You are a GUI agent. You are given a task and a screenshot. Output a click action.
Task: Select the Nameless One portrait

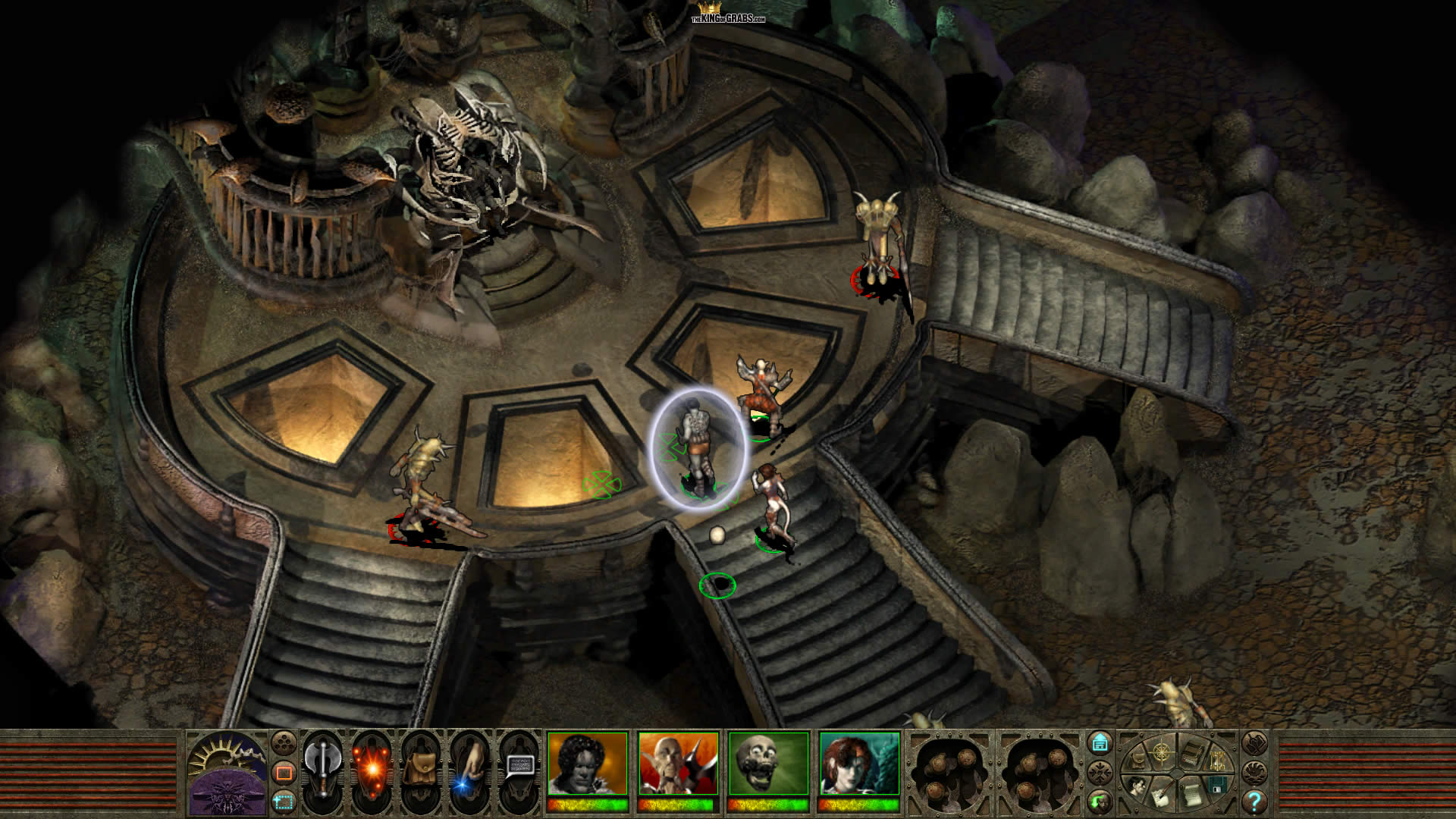pyautogui.click(x=588, y=764)
